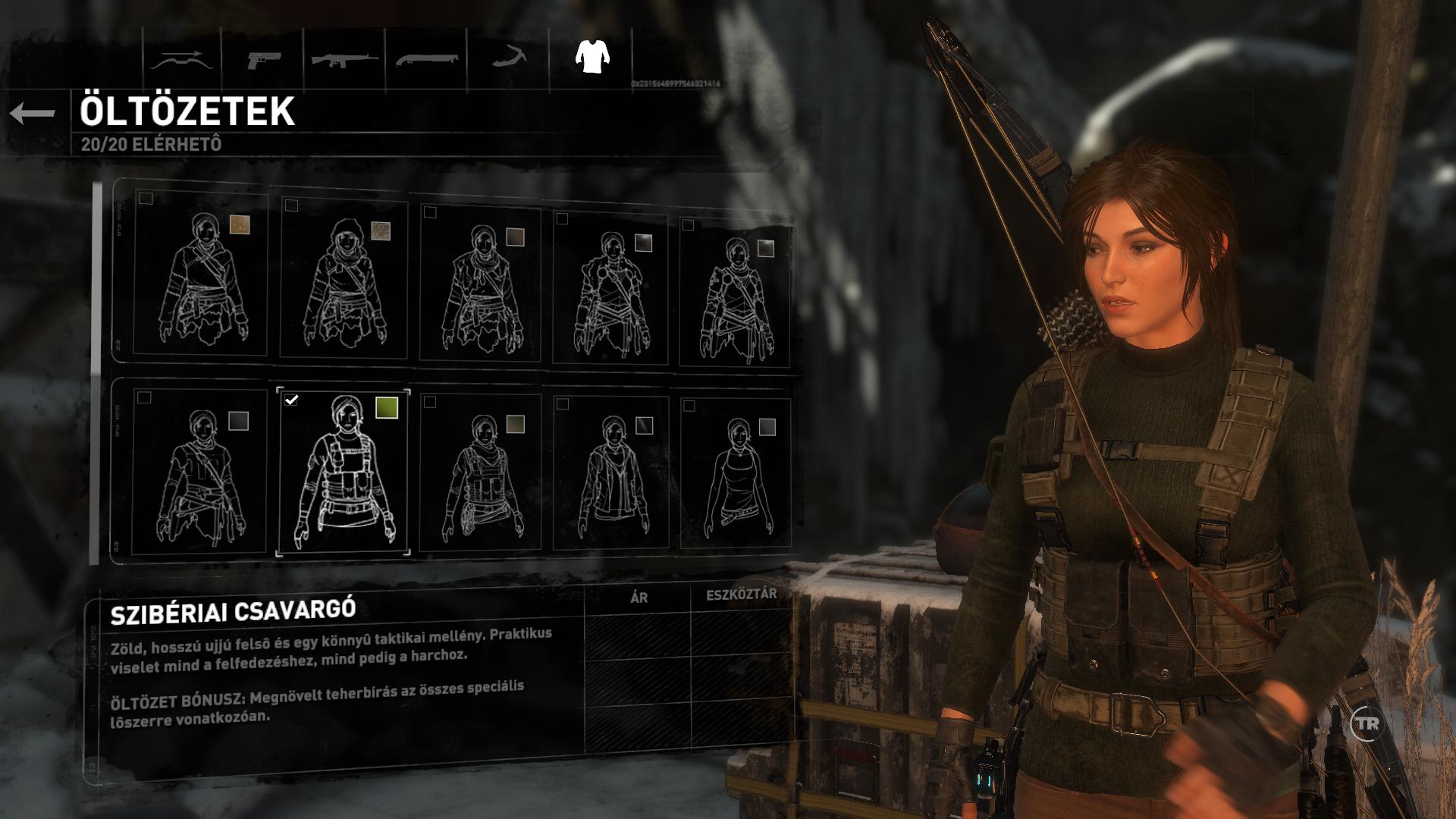Switch to the shotgun tab
The image size is (1456, 819).
(427, 59)
